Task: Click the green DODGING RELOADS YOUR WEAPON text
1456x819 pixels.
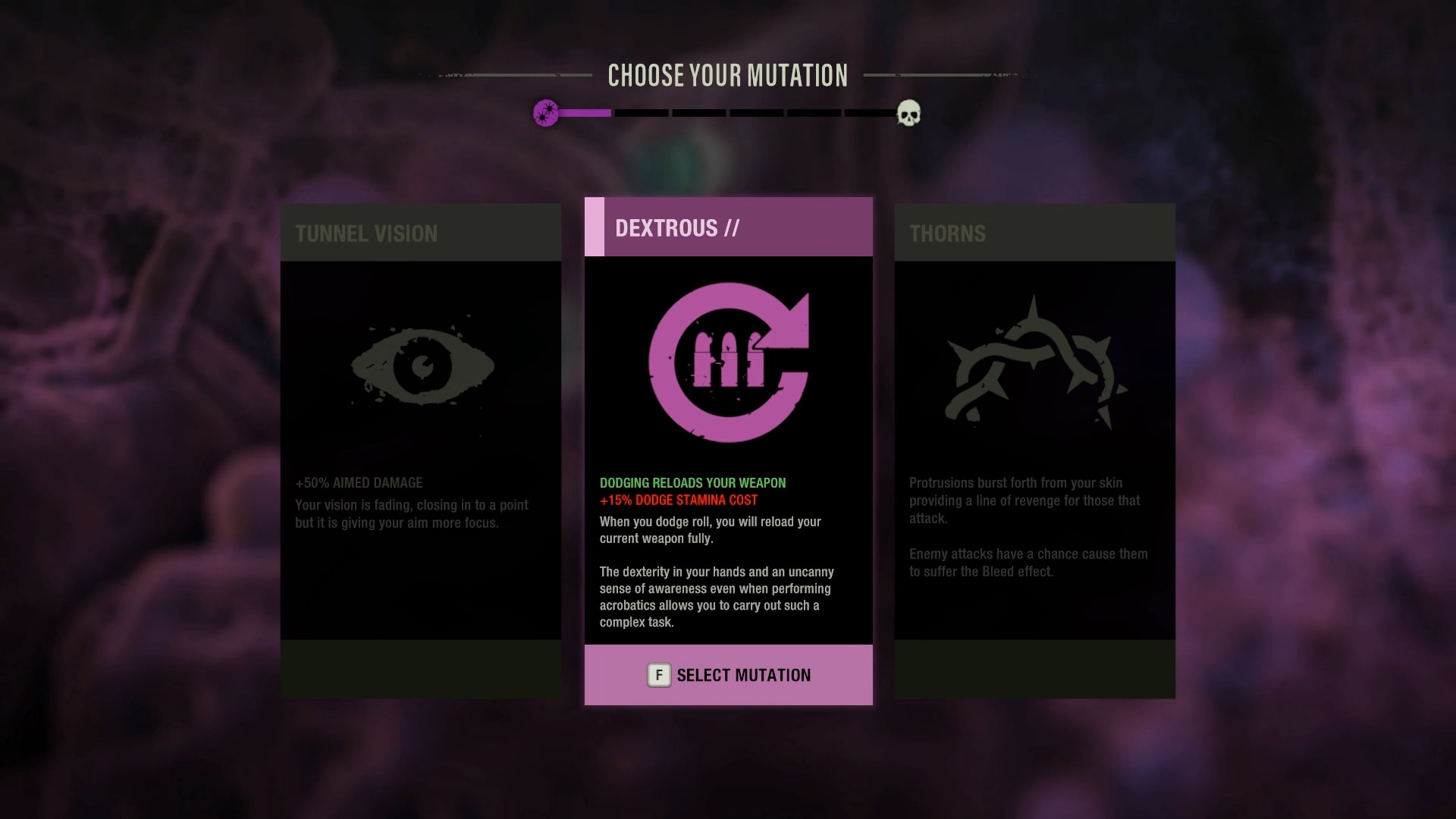Action: click(692, 482)
